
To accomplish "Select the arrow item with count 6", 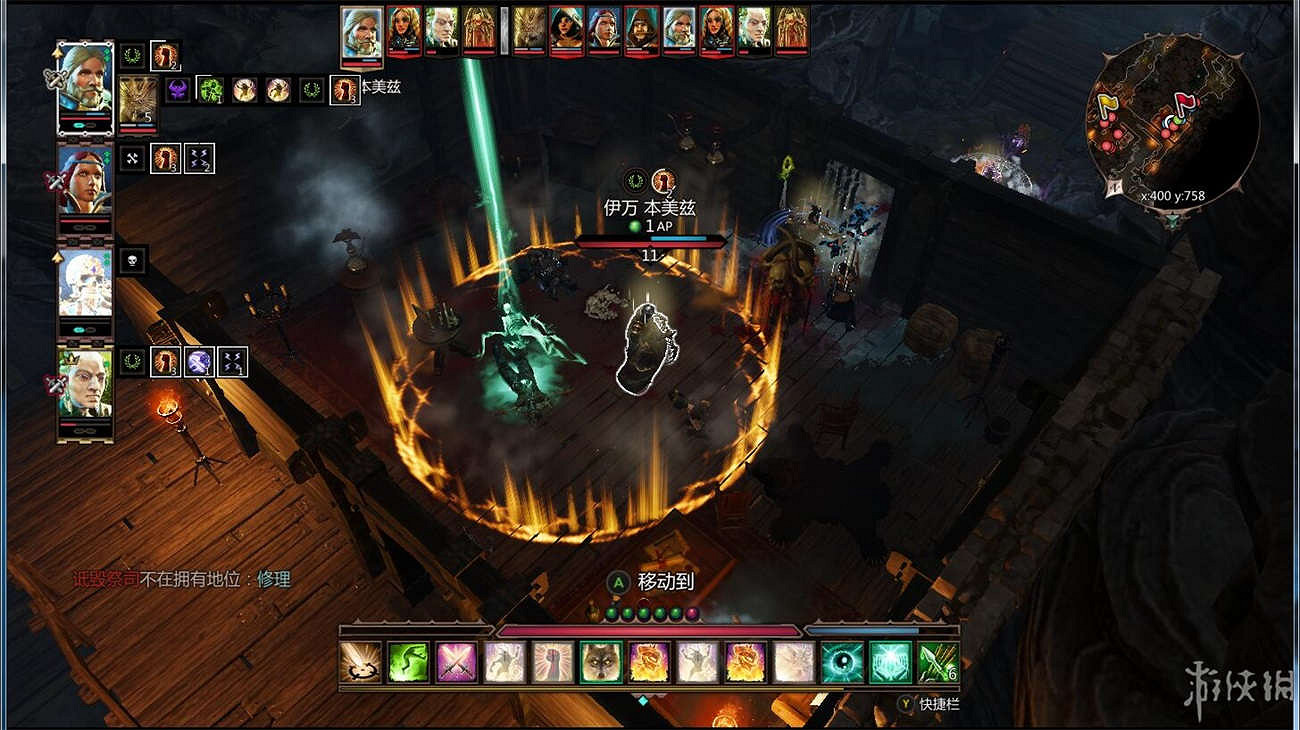I will 938,662.
